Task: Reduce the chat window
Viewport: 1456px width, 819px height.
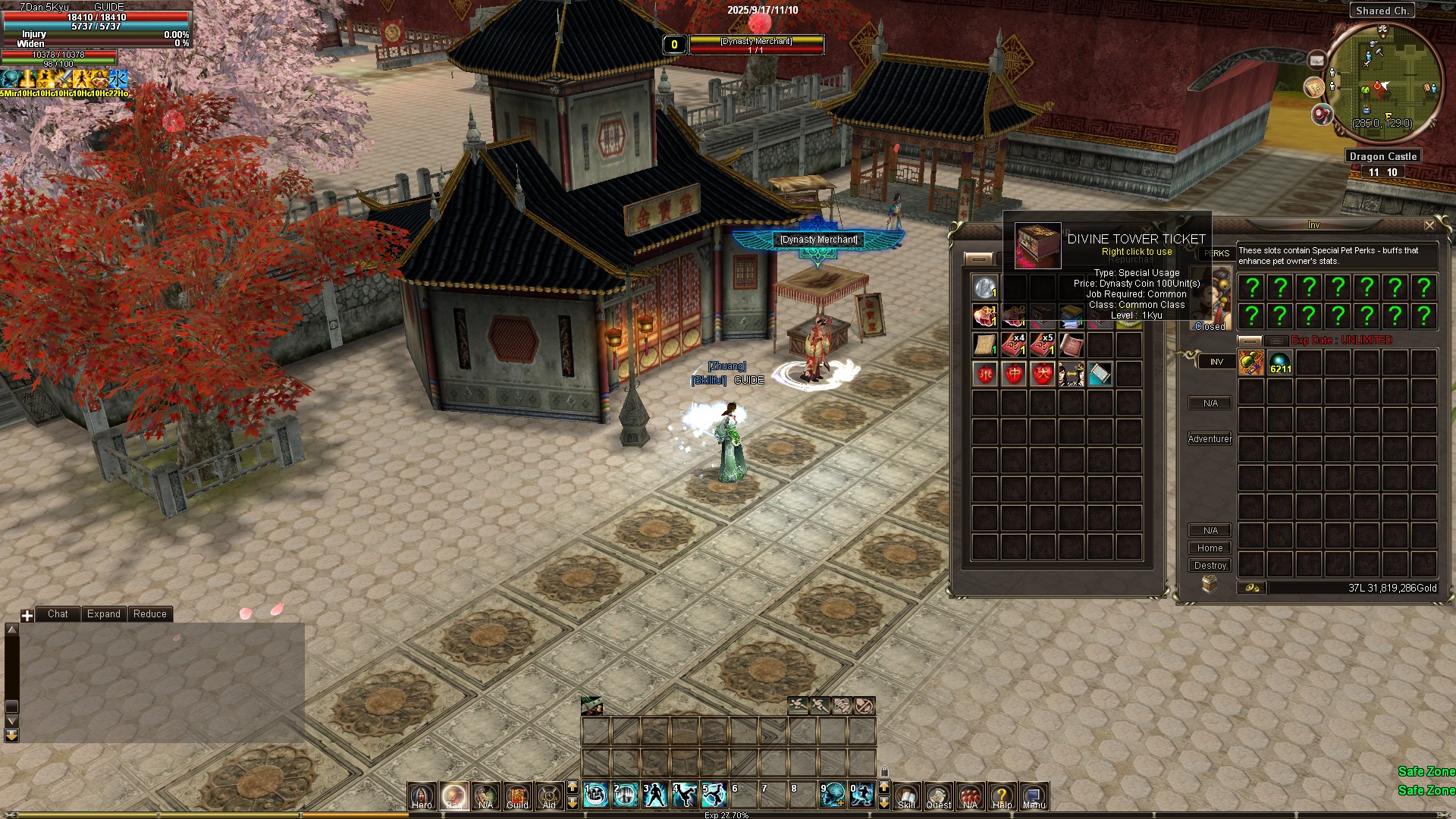Action: 149,614
